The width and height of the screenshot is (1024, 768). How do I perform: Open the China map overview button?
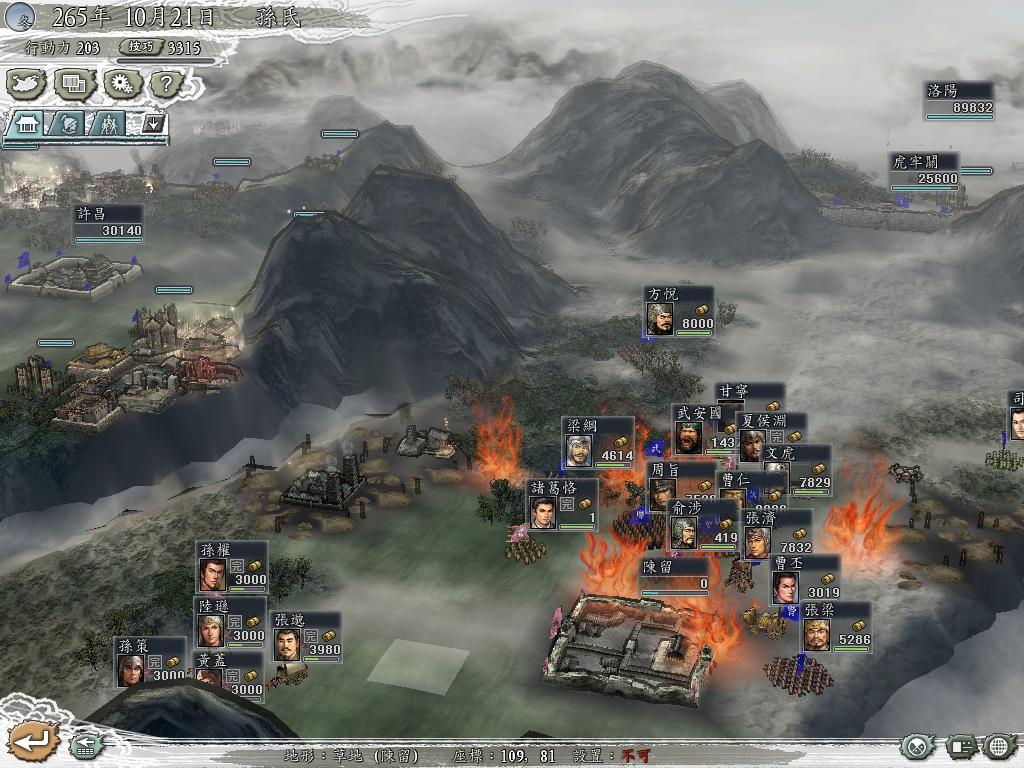coord(27,83)
